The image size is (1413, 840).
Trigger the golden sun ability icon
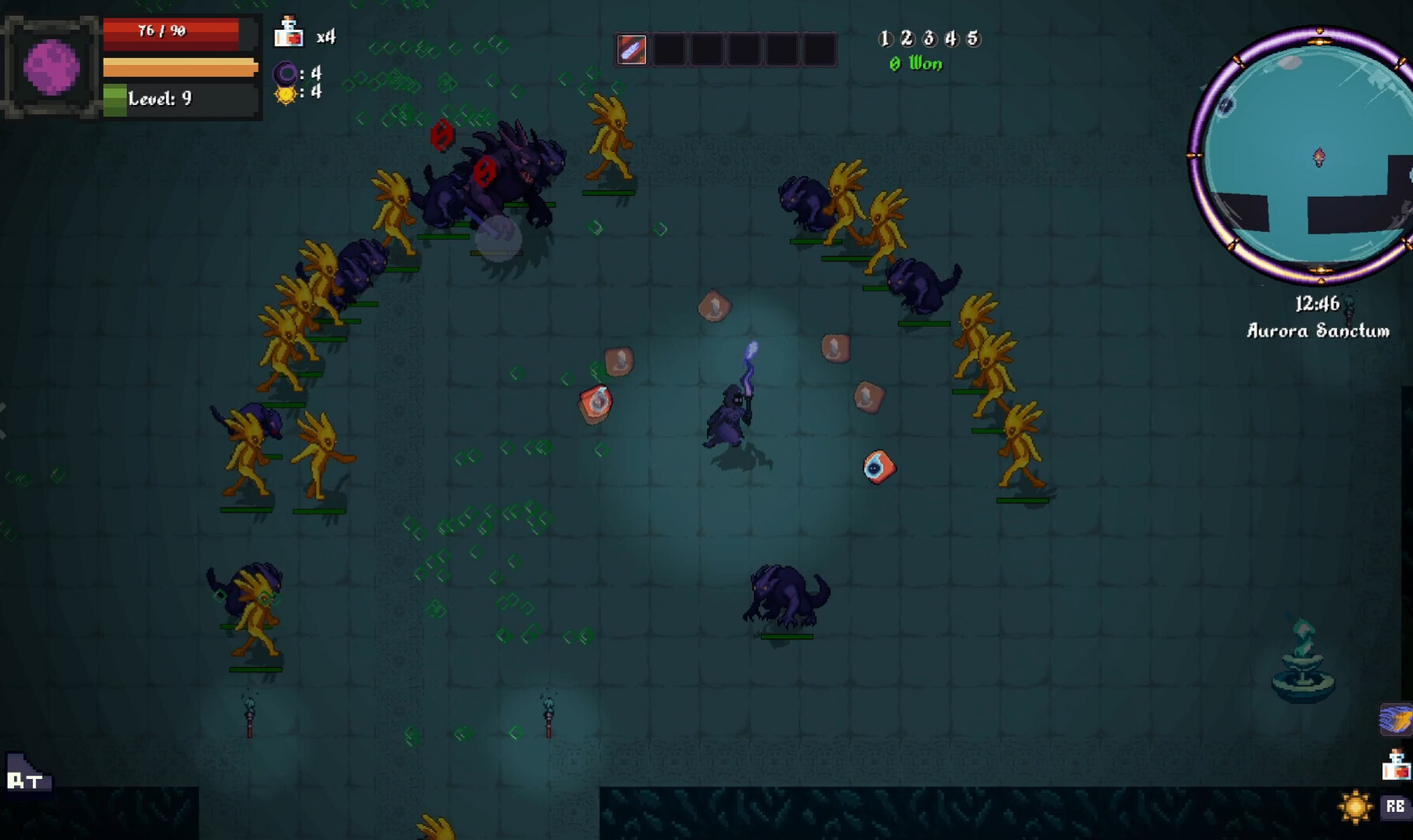1355,807
